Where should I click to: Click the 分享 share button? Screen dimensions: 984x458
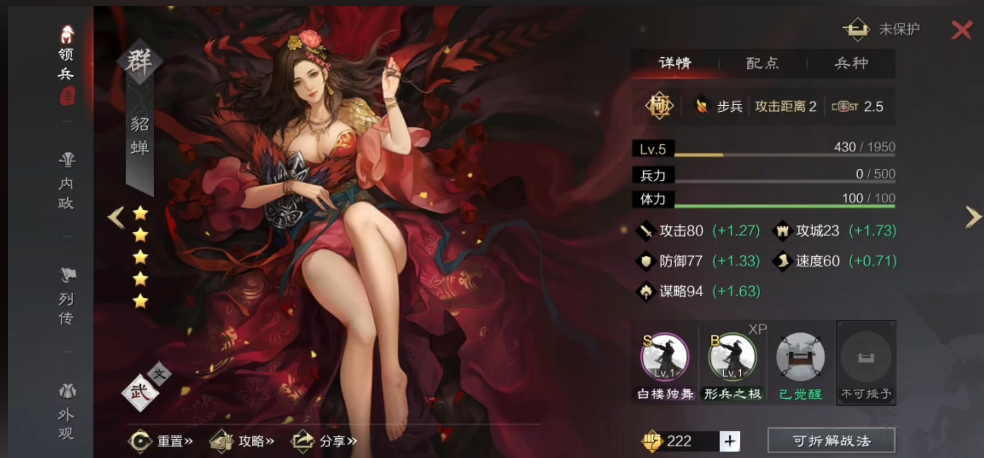[x=324, y=440]
